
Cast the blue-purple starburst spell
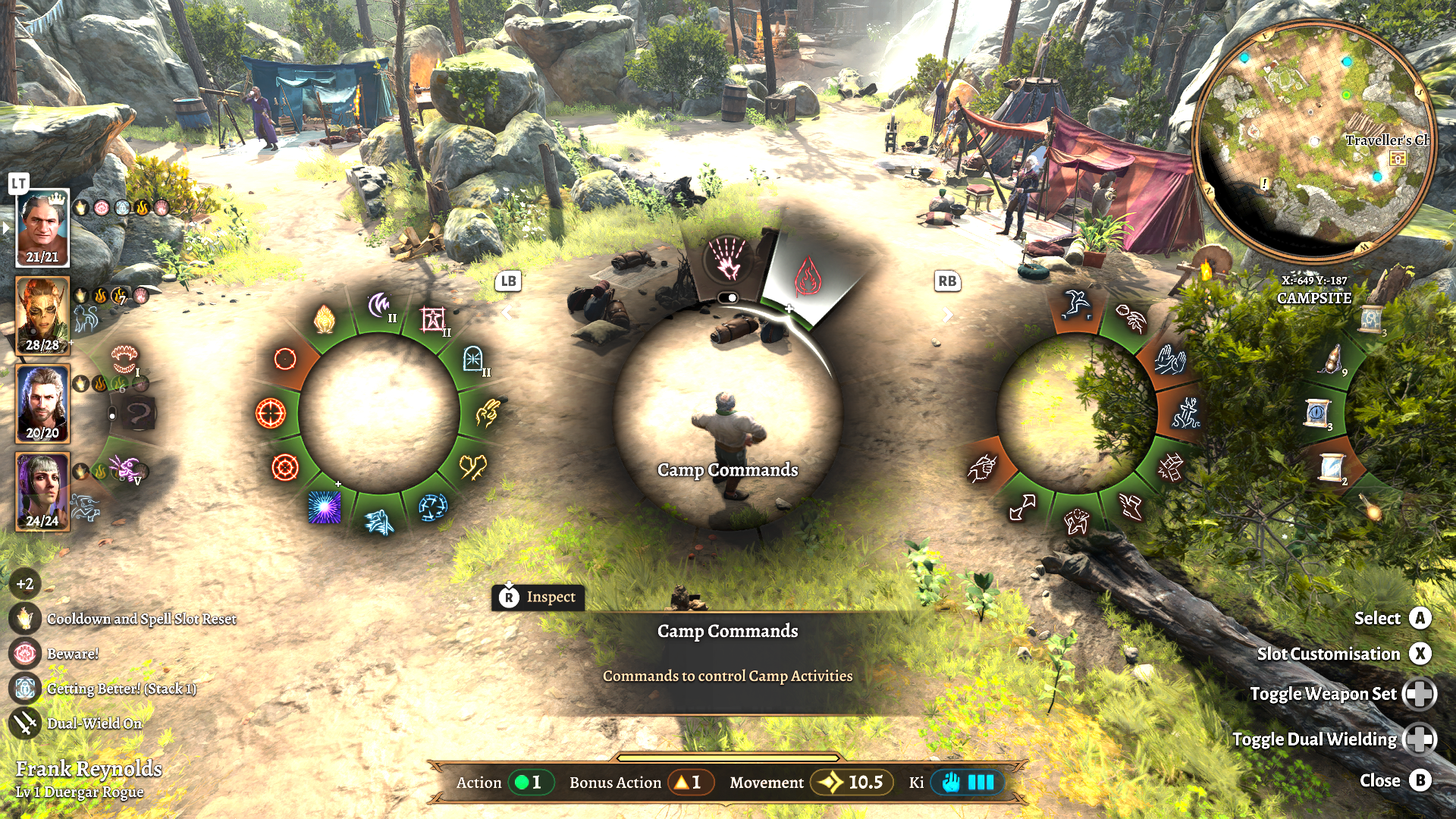pos(325,507)
